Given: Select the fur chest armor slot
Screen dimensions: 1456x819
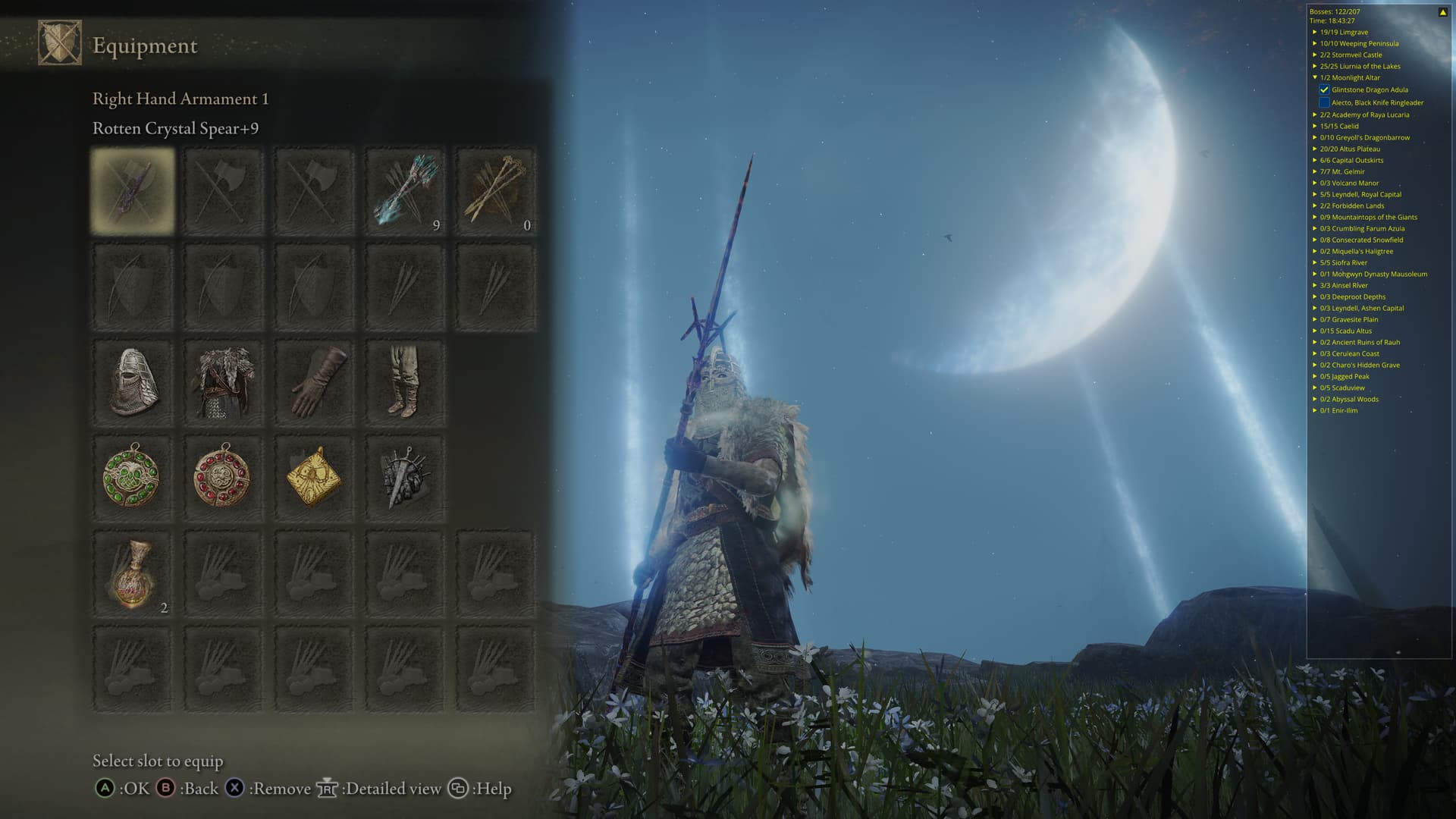Looking at the screenshot, I should (x=223, y=382).
